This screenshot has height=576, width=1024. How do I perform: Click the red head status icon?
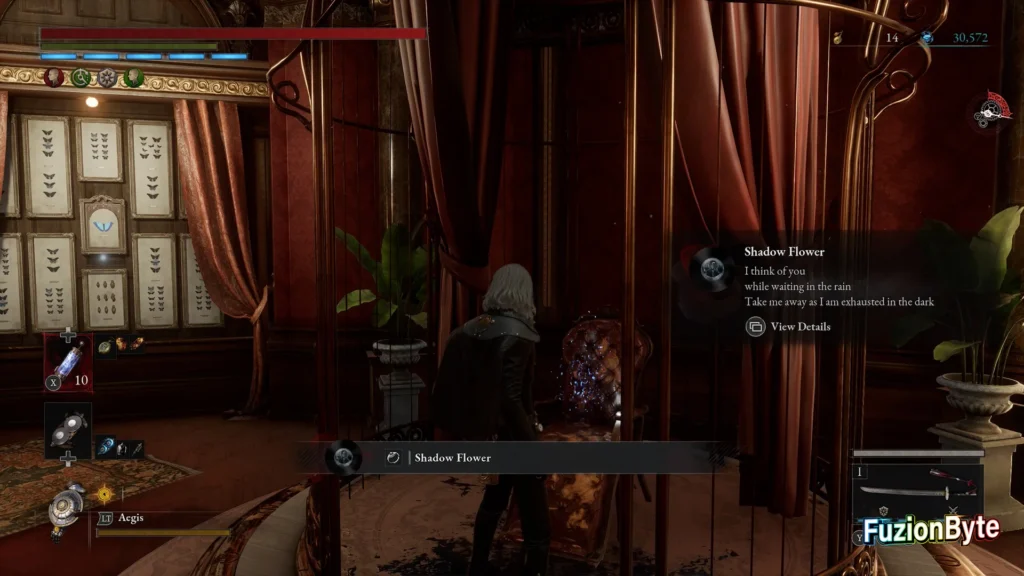tap(53, 78)
